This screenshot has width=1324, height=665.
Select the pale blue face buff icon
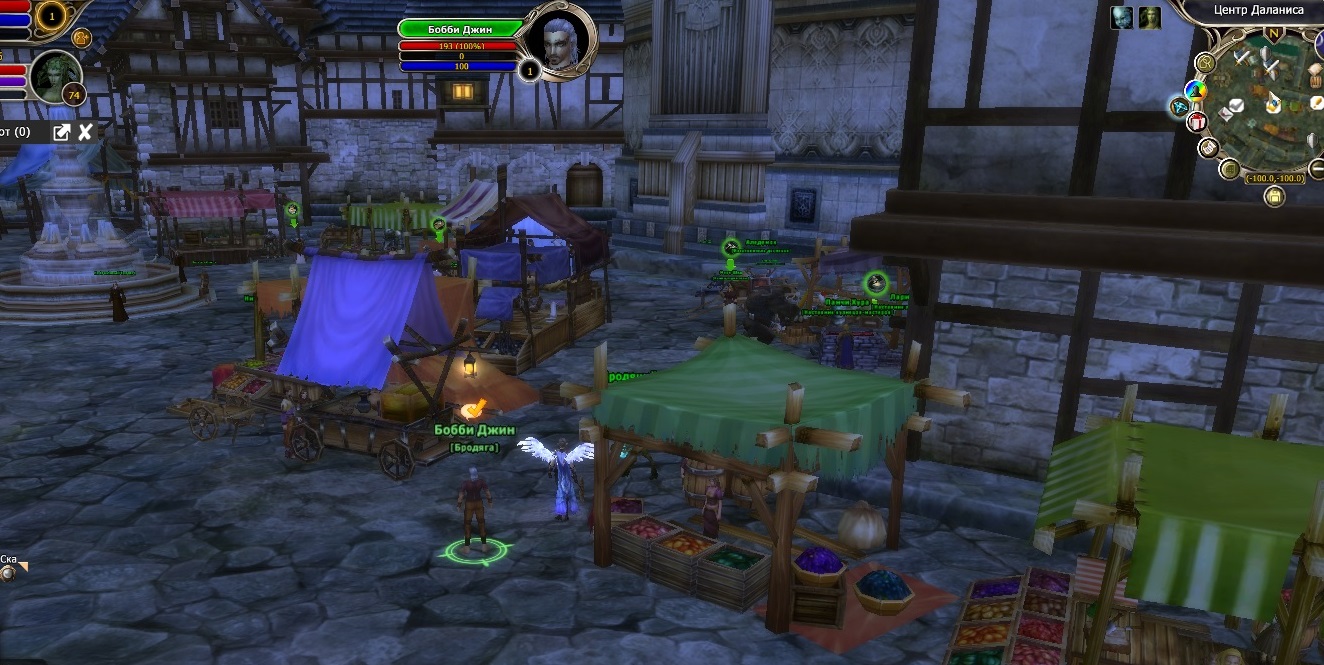(x=1122, y=17)
